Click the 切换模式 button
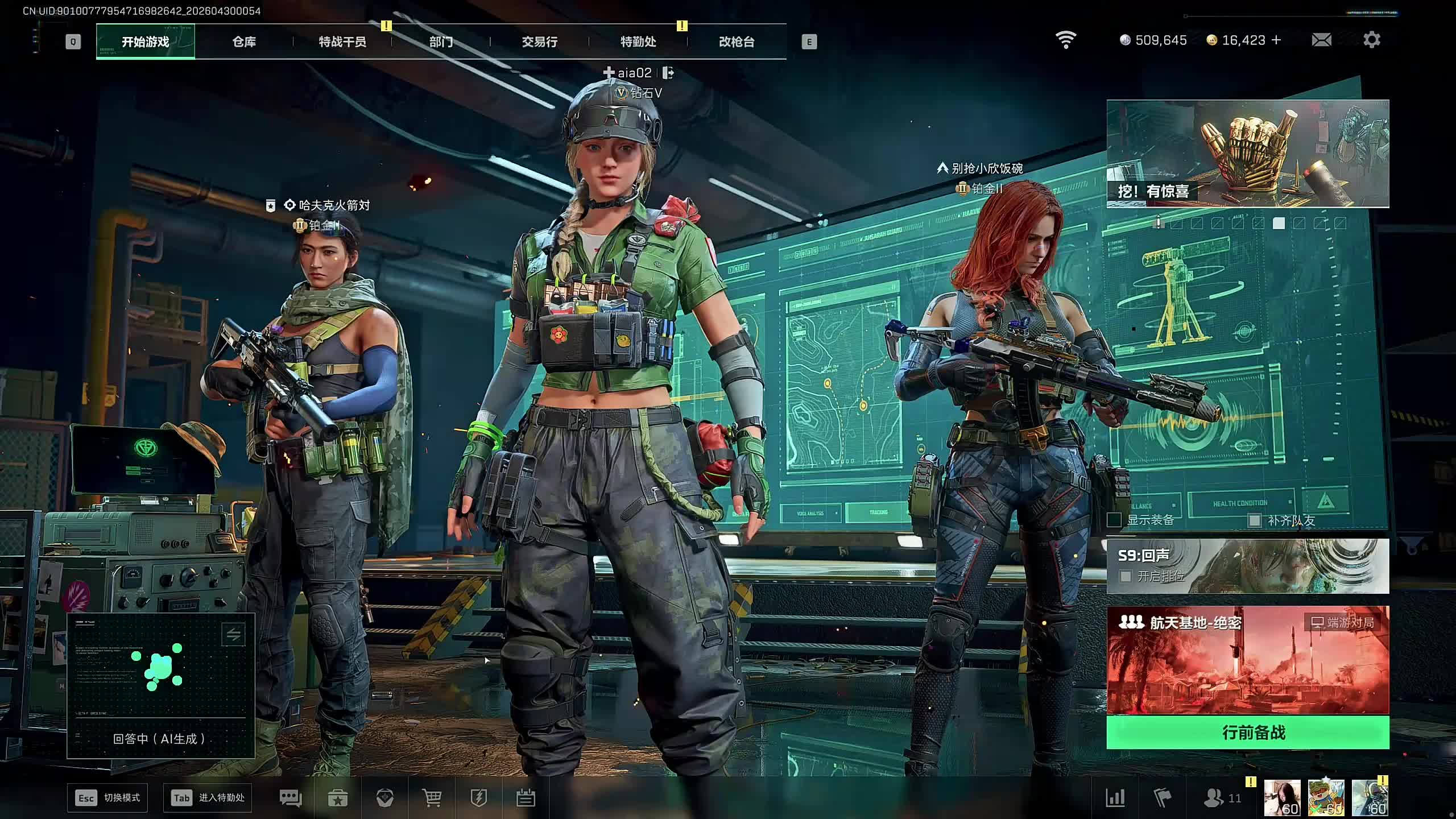 (107, 798)
